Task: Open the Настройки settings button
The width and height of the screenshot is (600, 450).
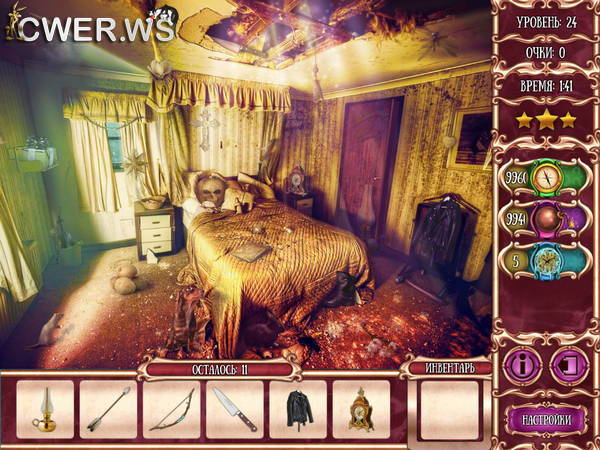Action: click(x=545, y=418)
